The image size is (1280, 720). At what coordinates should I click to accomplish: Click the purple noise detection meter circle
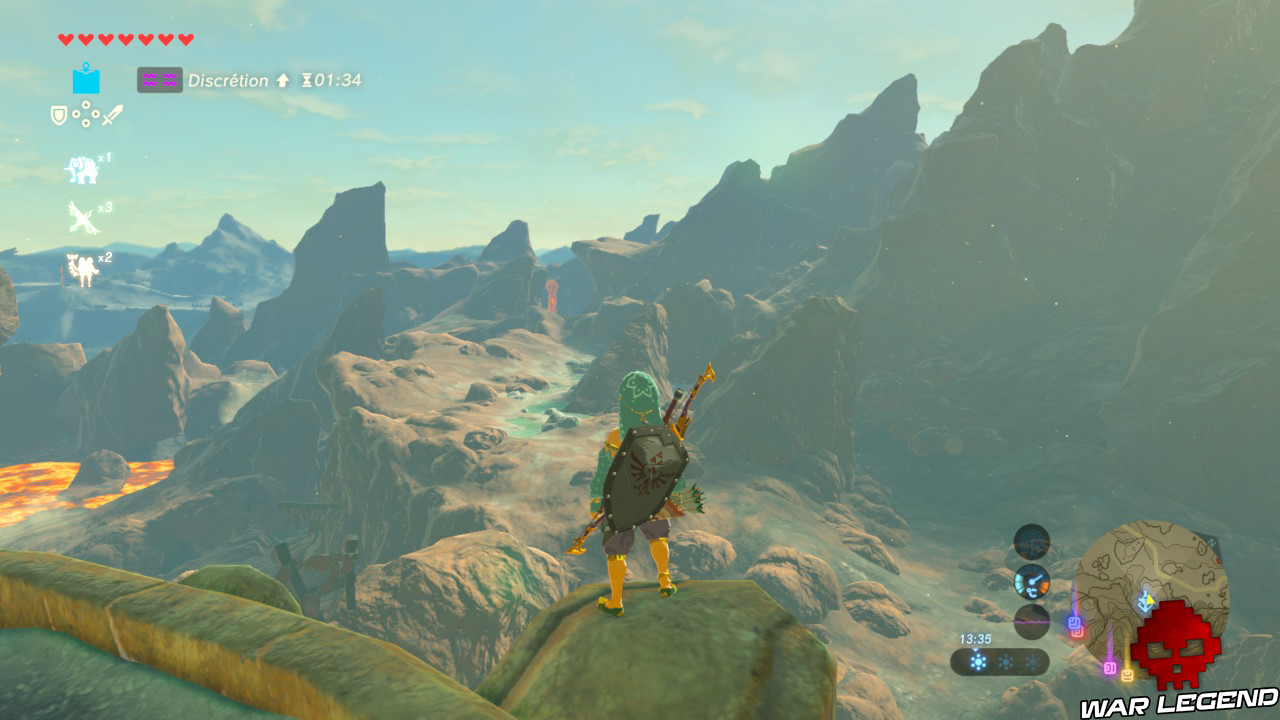pyautogui.click(x=1032, y=623)
